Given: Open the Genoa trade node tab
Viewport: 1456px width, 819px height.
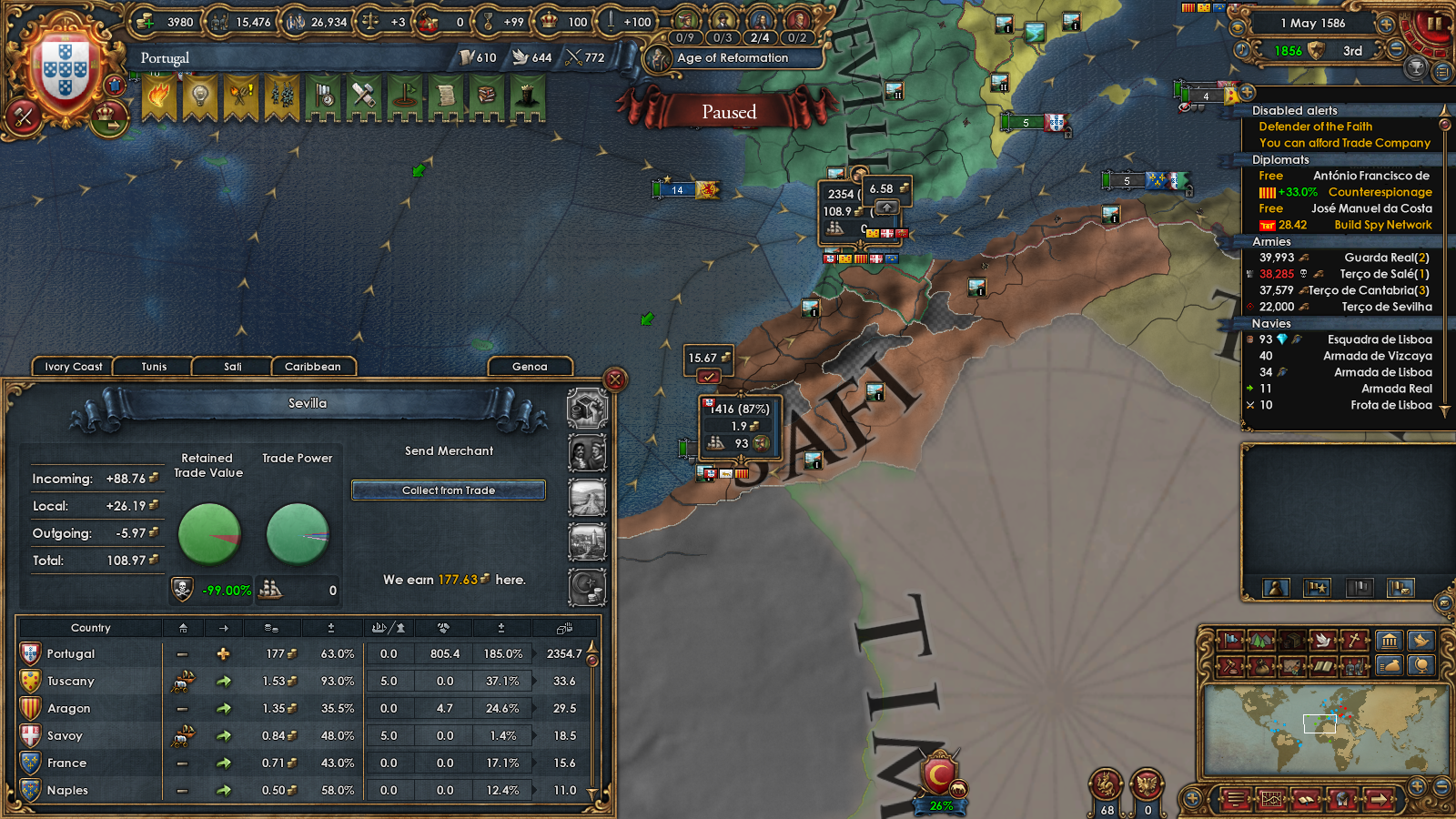Looking at the screenshot, I should [530, 367].
